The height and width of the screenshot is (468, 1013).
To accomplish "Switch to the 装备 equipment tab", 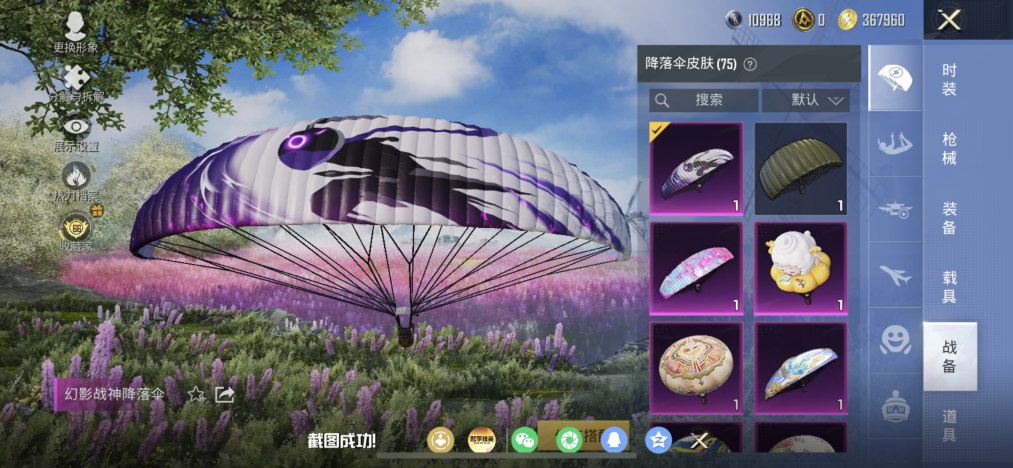I will (949, 218).
